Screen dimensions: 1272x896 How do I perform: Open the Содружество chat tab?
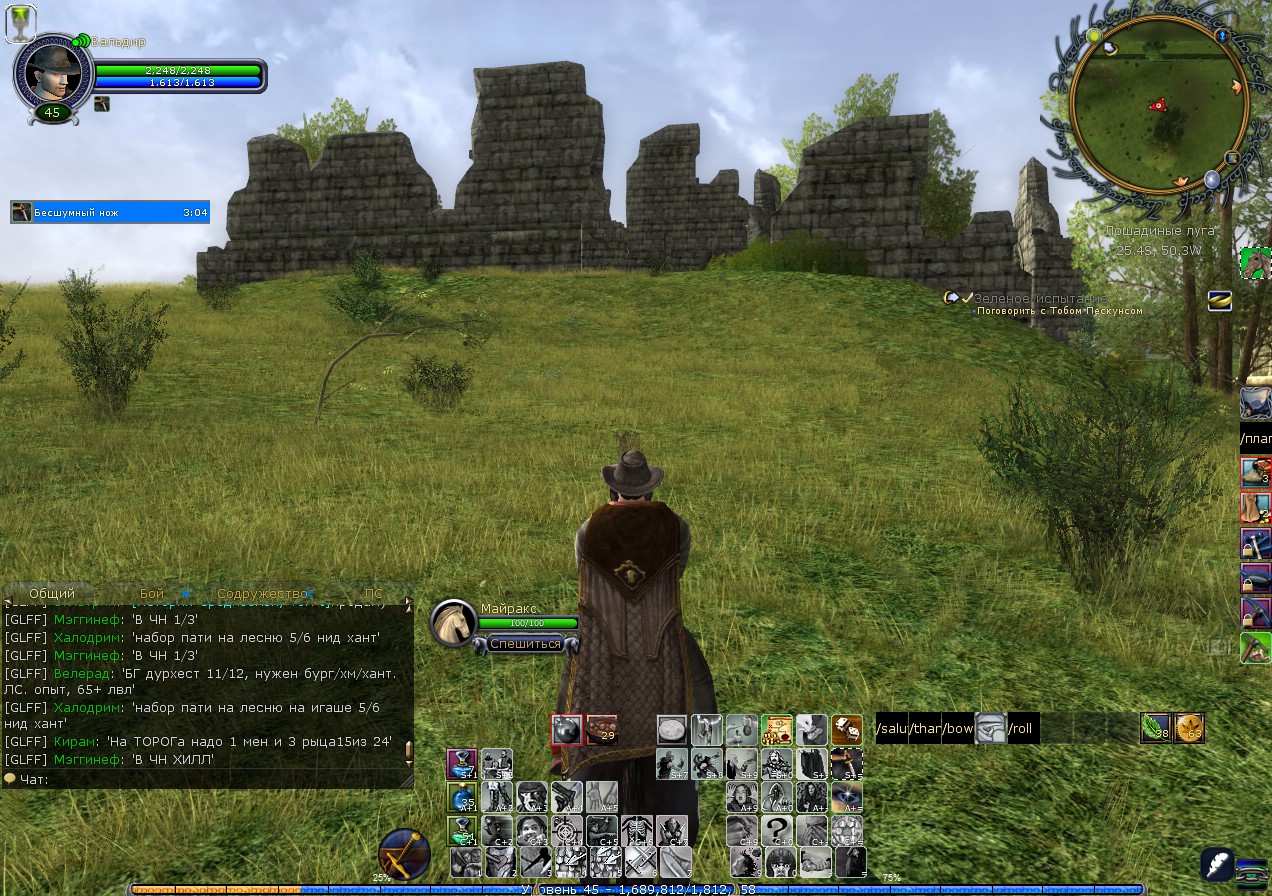262,594
